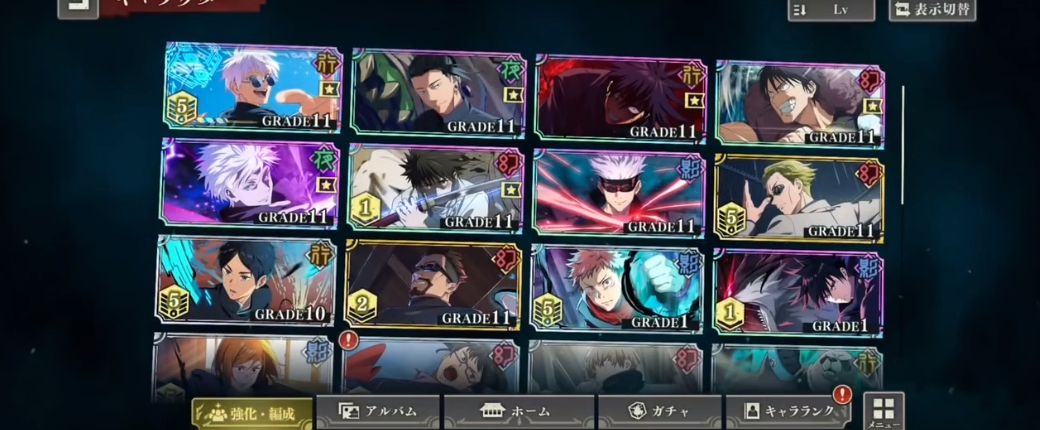Open the メニュー grid menu button

point(883,410)
